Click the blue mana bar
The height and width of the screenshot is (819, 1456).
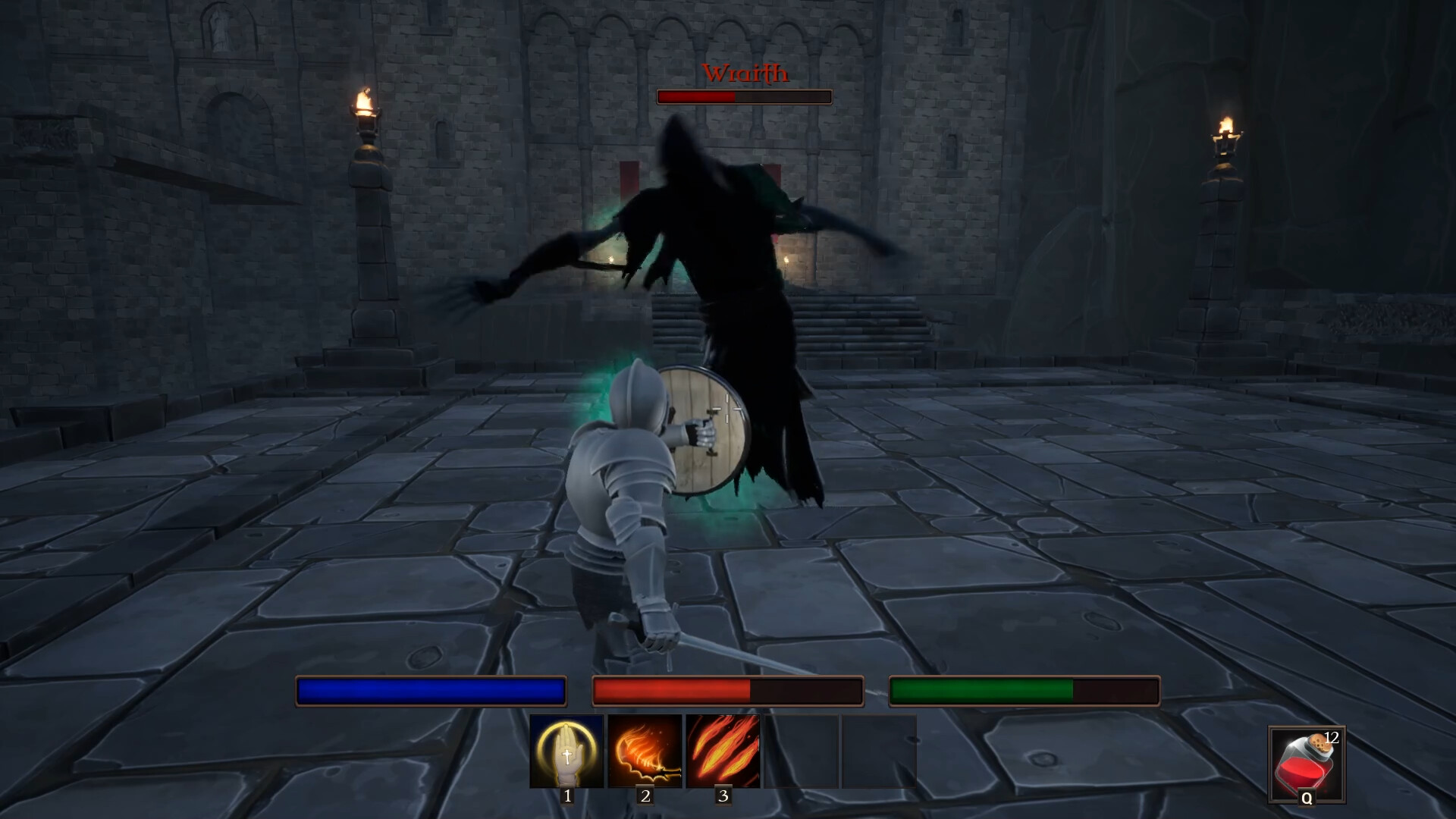430,691
